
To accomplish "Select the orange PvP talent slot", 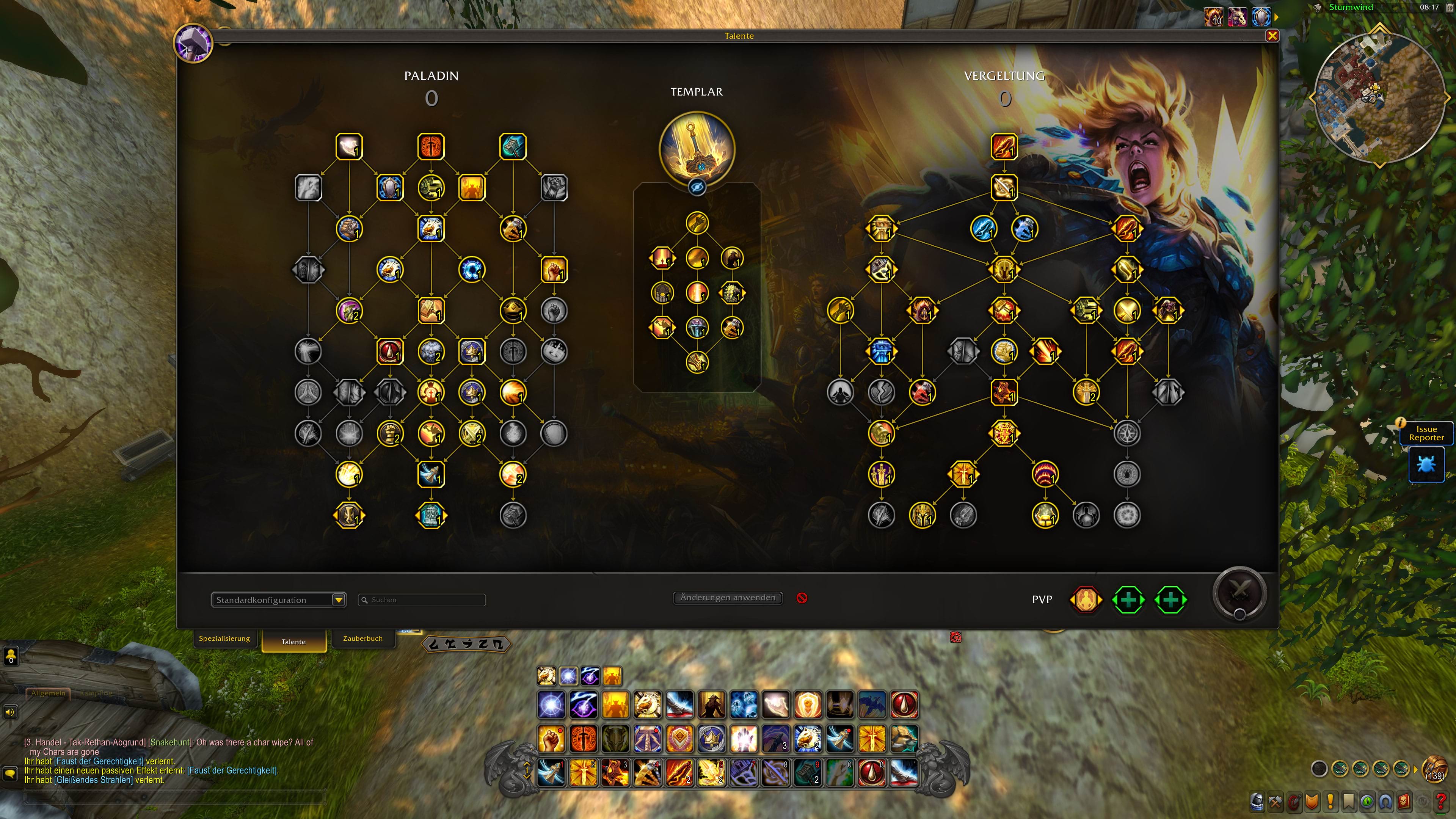I will [1086, 600].
